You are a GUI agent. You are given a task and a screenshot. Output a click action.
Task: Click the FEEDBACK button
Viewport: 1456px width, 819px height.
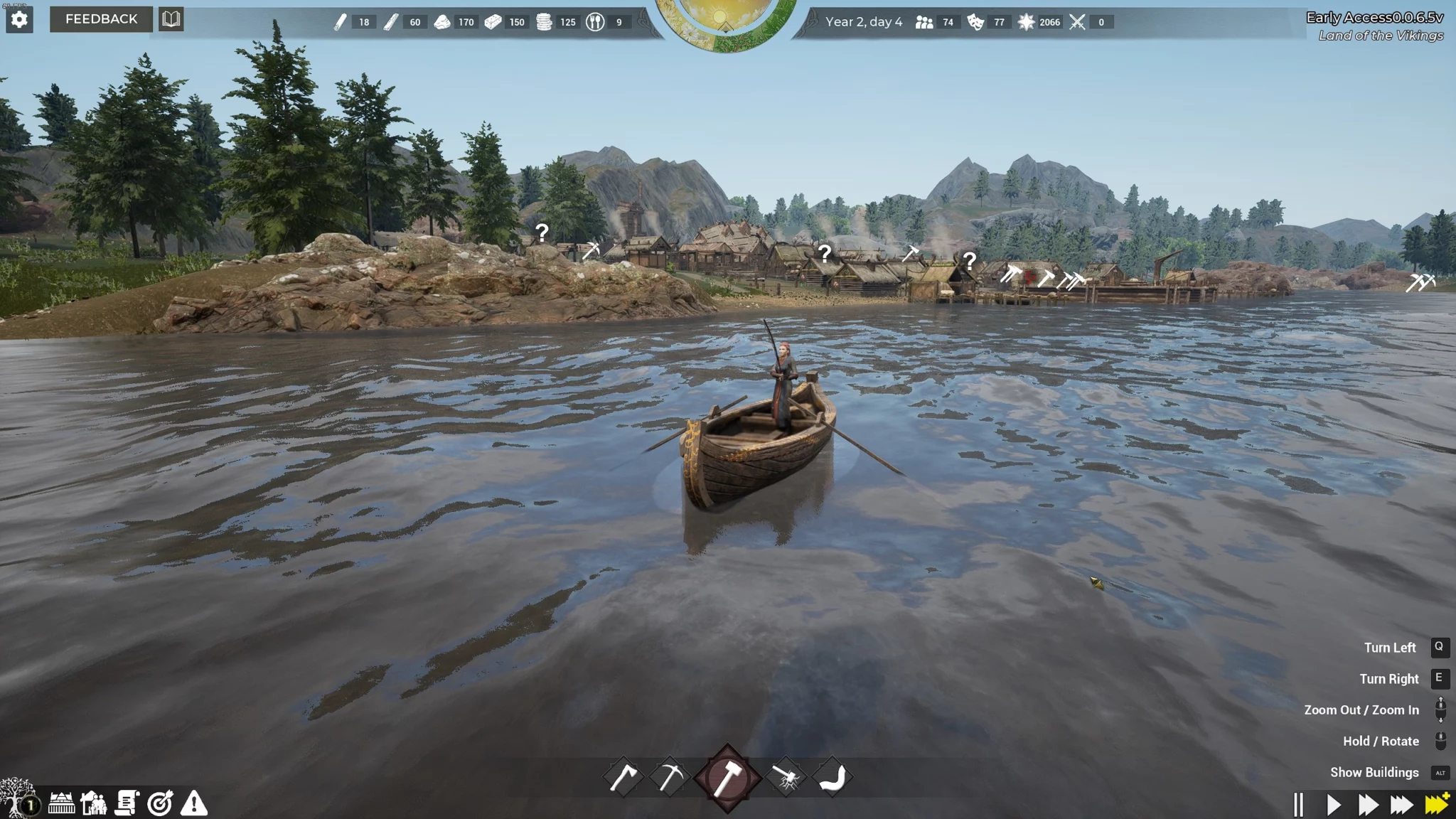pyautogui.click(x=101, y=19)
